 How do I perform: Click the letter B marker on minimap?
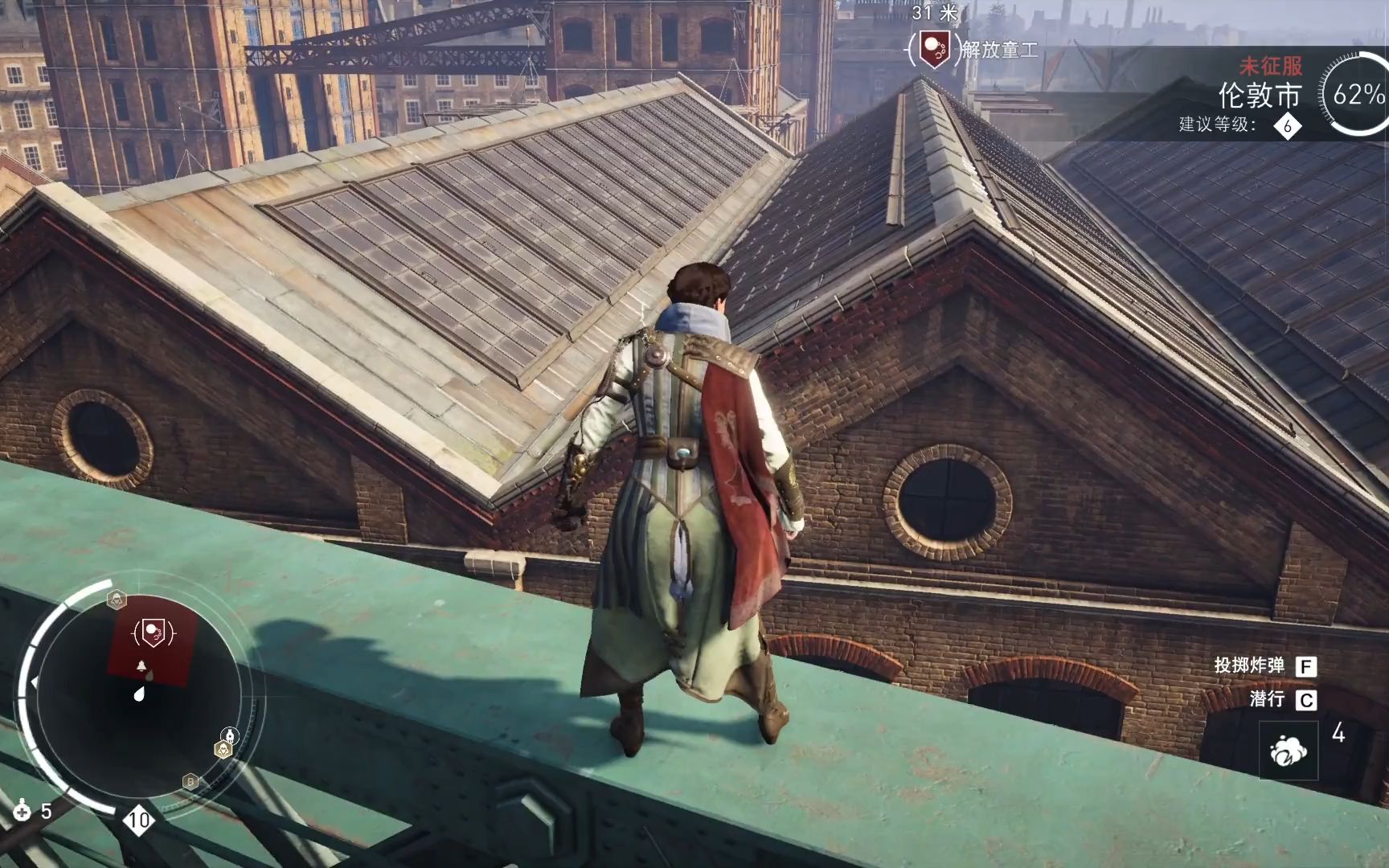191,781
